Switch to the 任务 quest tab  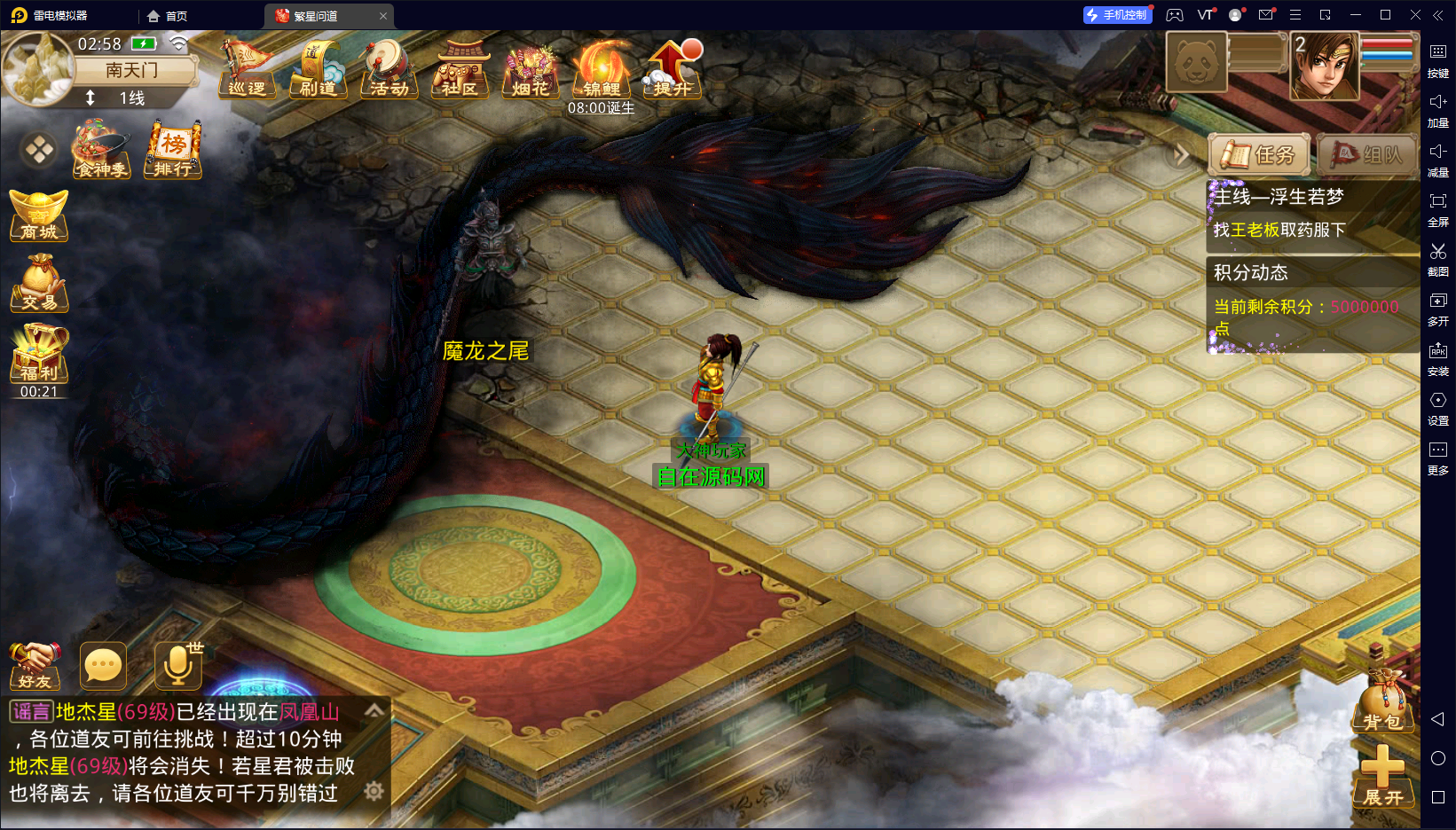[x=1260, y=155]
